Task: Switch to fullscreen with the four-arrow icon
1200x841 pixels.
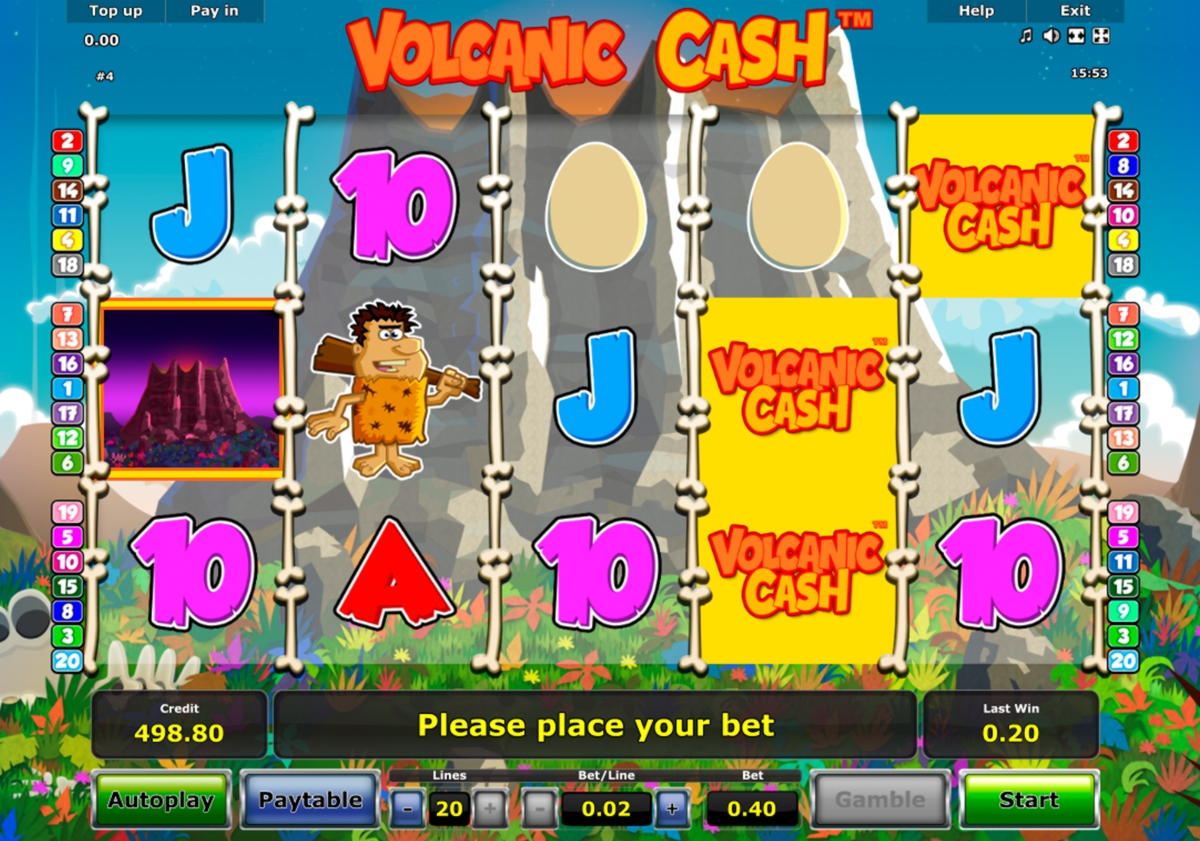Action: 1101,36
